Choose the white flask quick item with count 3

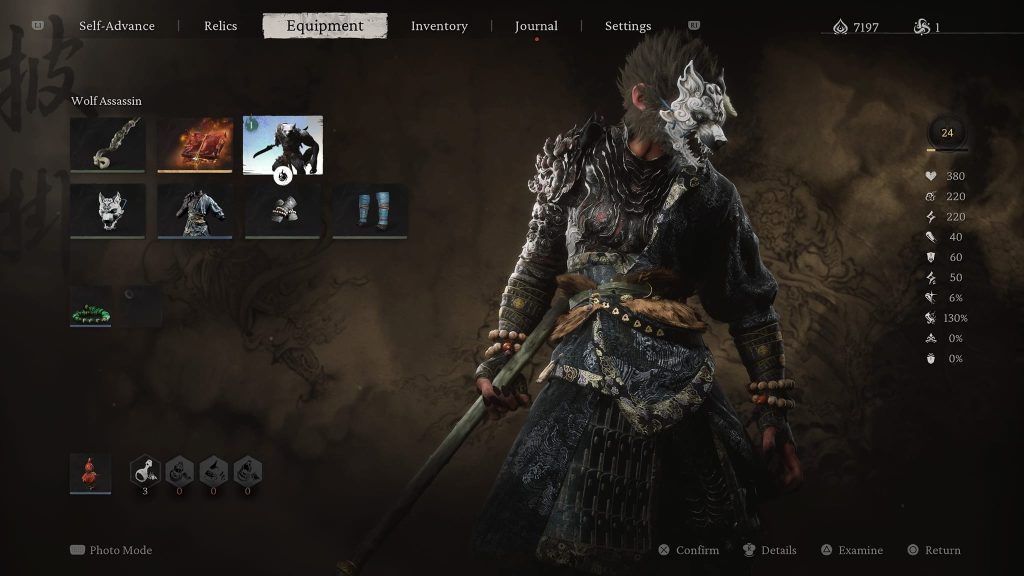145,470
